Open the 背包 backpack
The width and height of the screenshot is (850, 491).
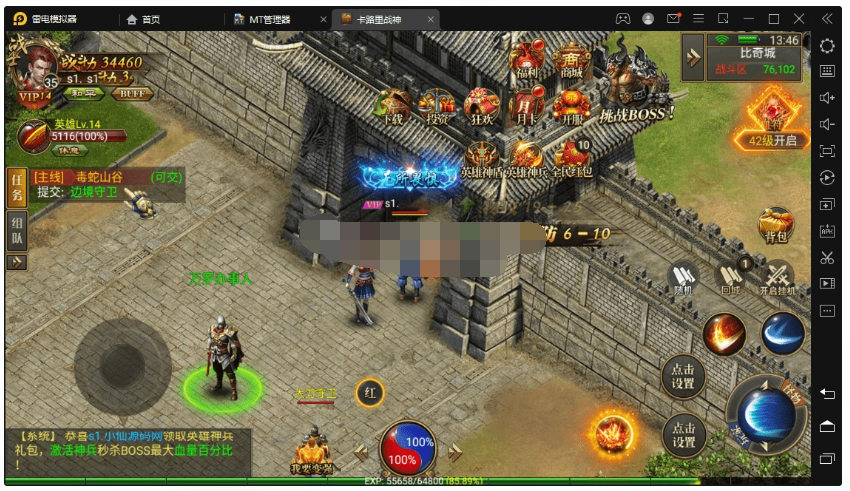[775, 226]
